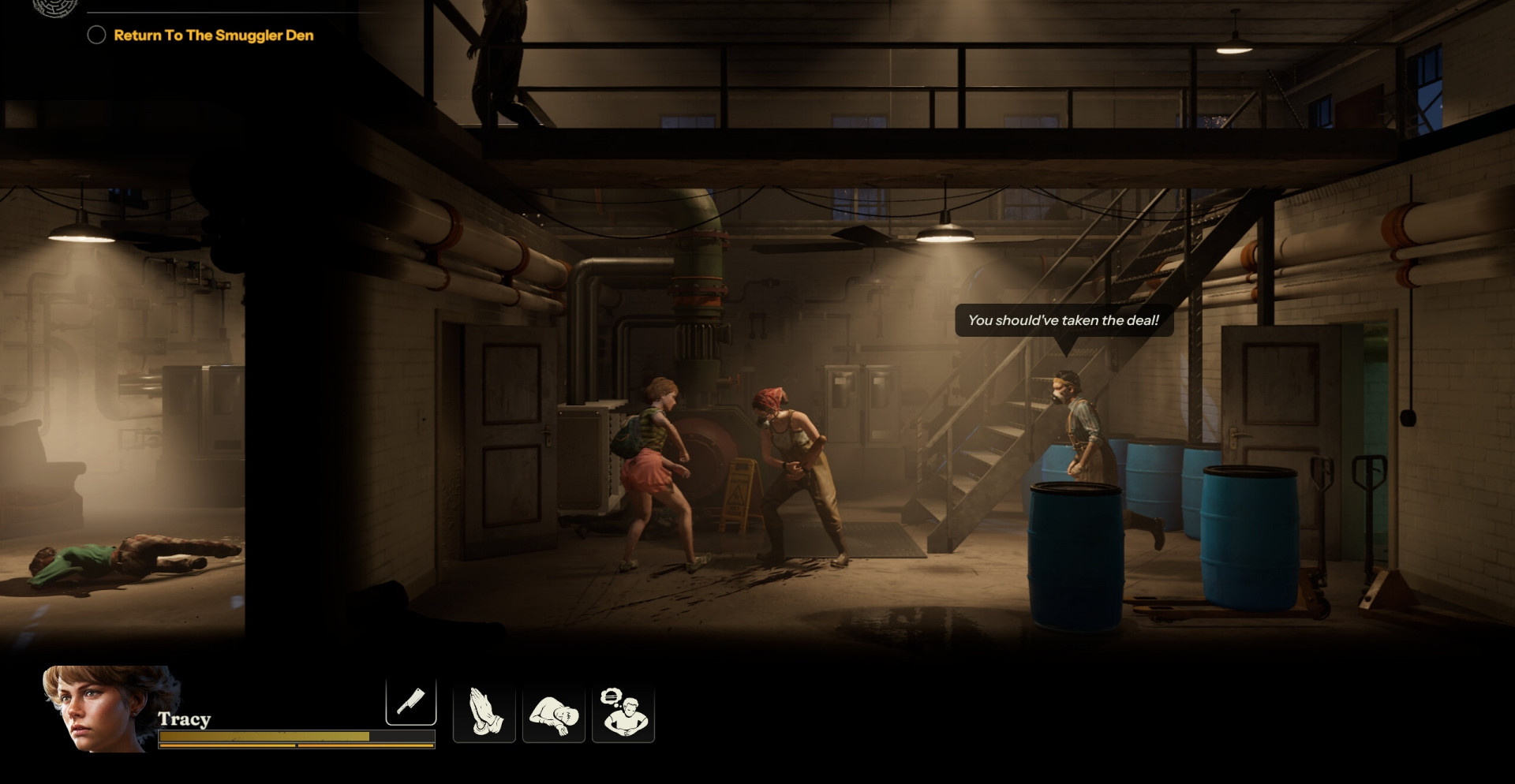
Task: Open the hungry person status icon
Action: click(623, 713)
